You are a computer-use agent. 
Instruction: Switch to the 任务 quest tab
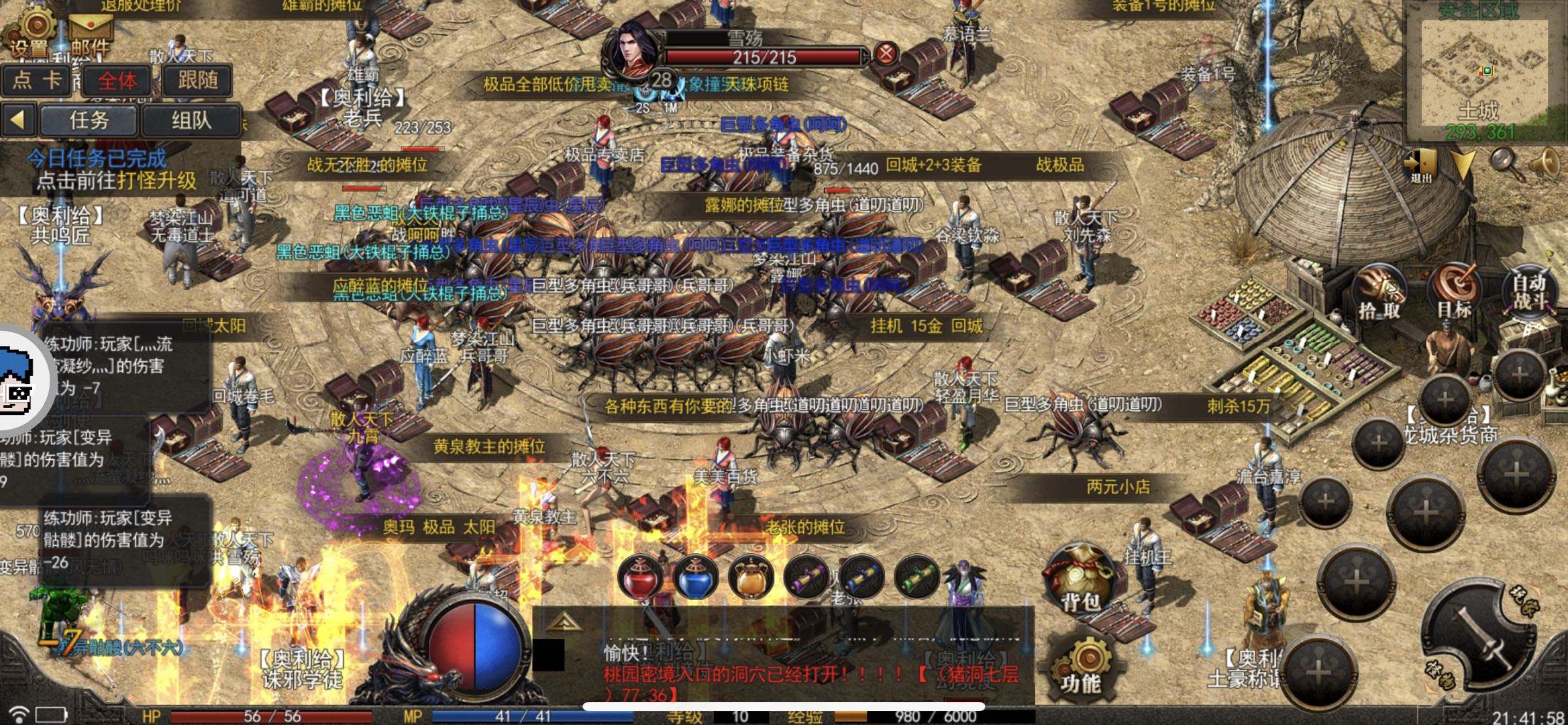tap(89, 121)
